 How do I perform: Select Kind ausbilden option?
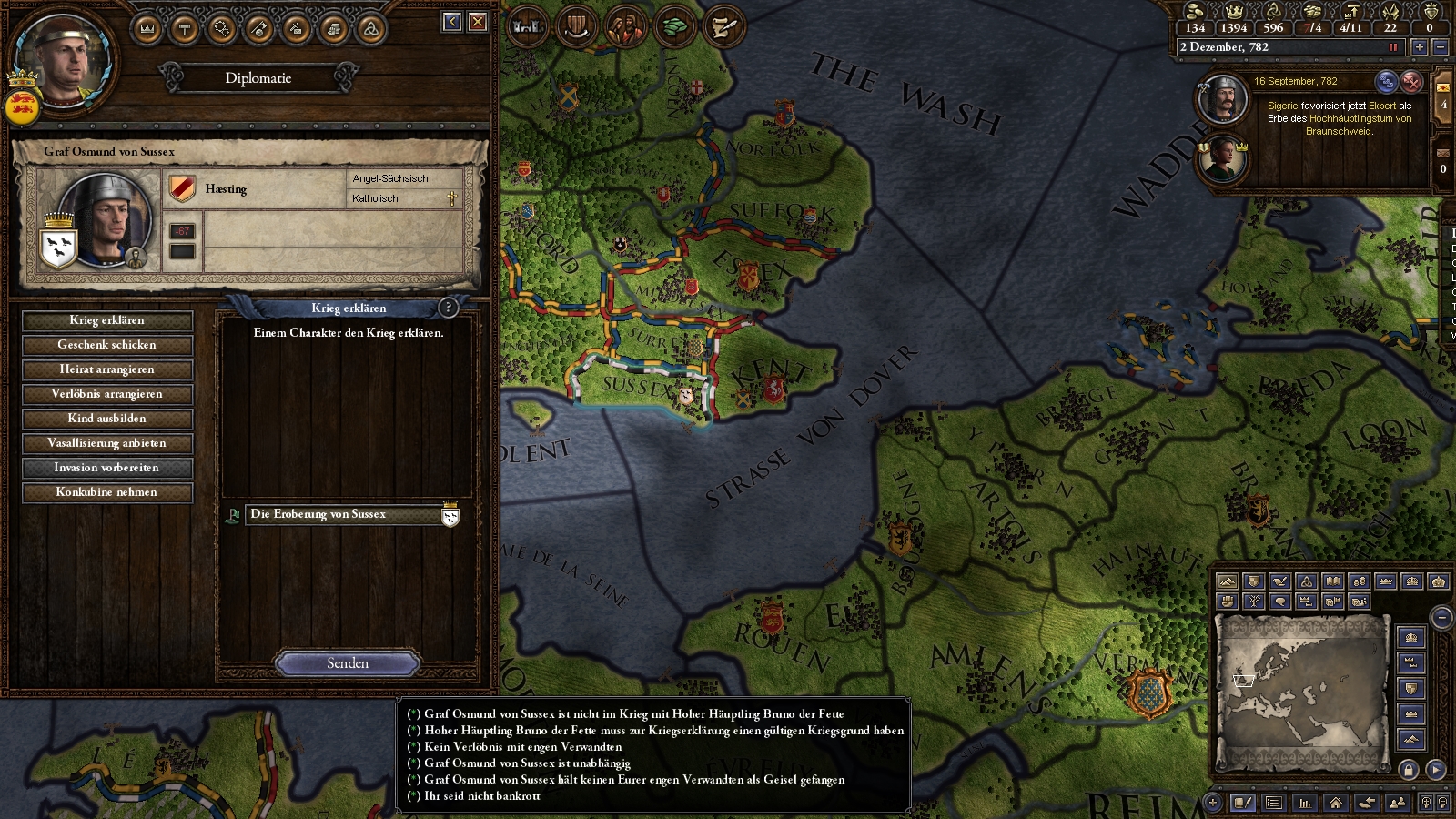pos(107,419)
